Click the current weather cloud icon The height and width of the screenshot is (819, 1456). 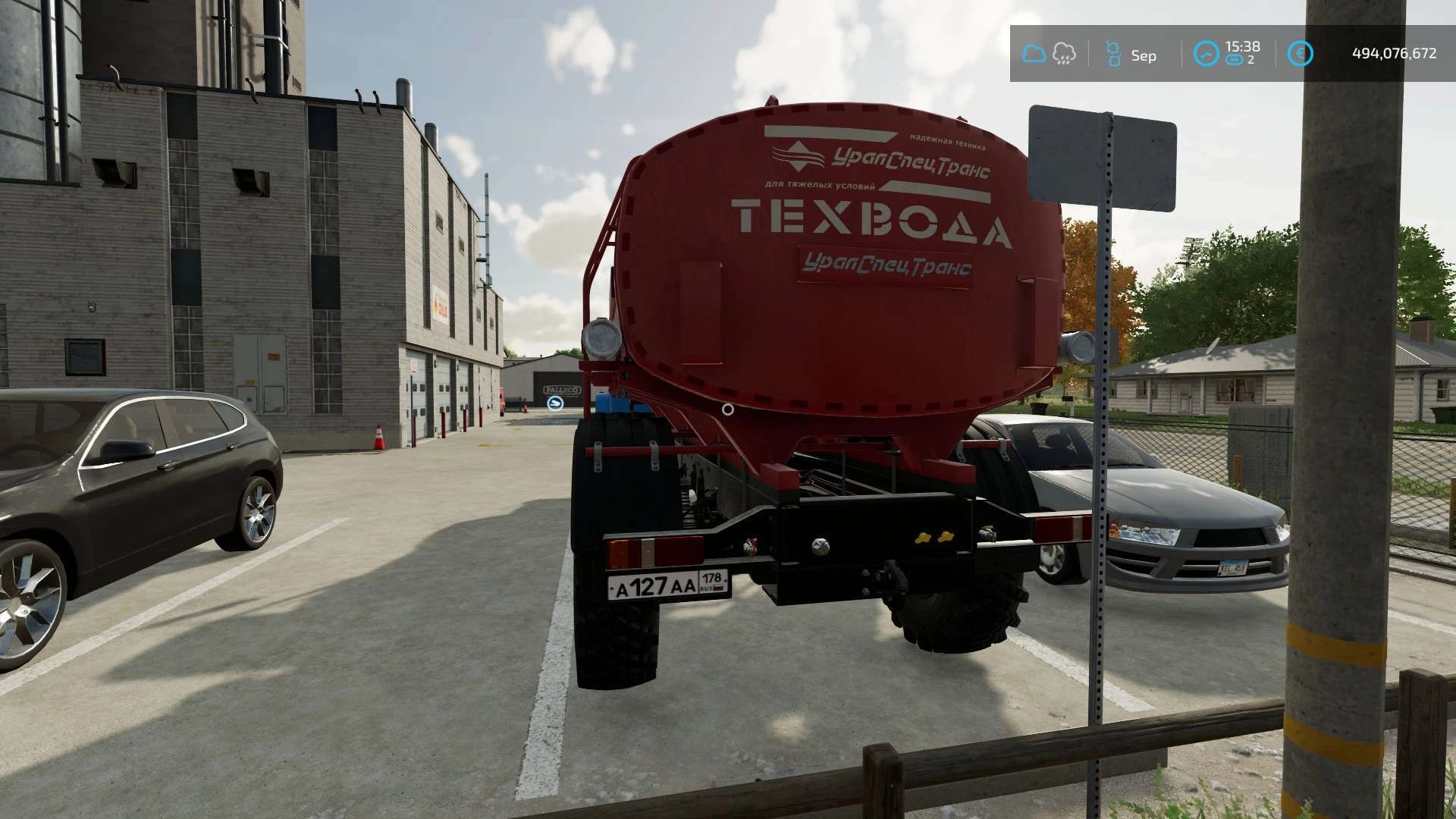pyautogui.click(x=1034, y=54)
